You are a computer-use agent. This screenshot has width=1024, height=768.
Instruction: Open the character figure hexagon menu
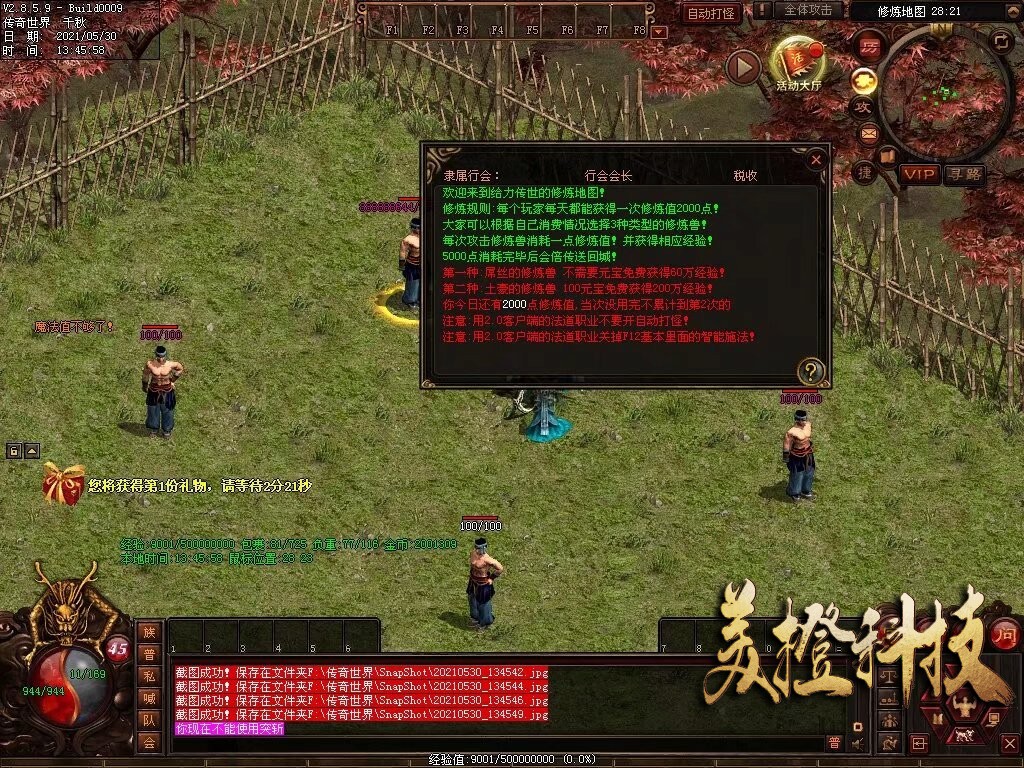pyautogui.click(x=965, y=709)
